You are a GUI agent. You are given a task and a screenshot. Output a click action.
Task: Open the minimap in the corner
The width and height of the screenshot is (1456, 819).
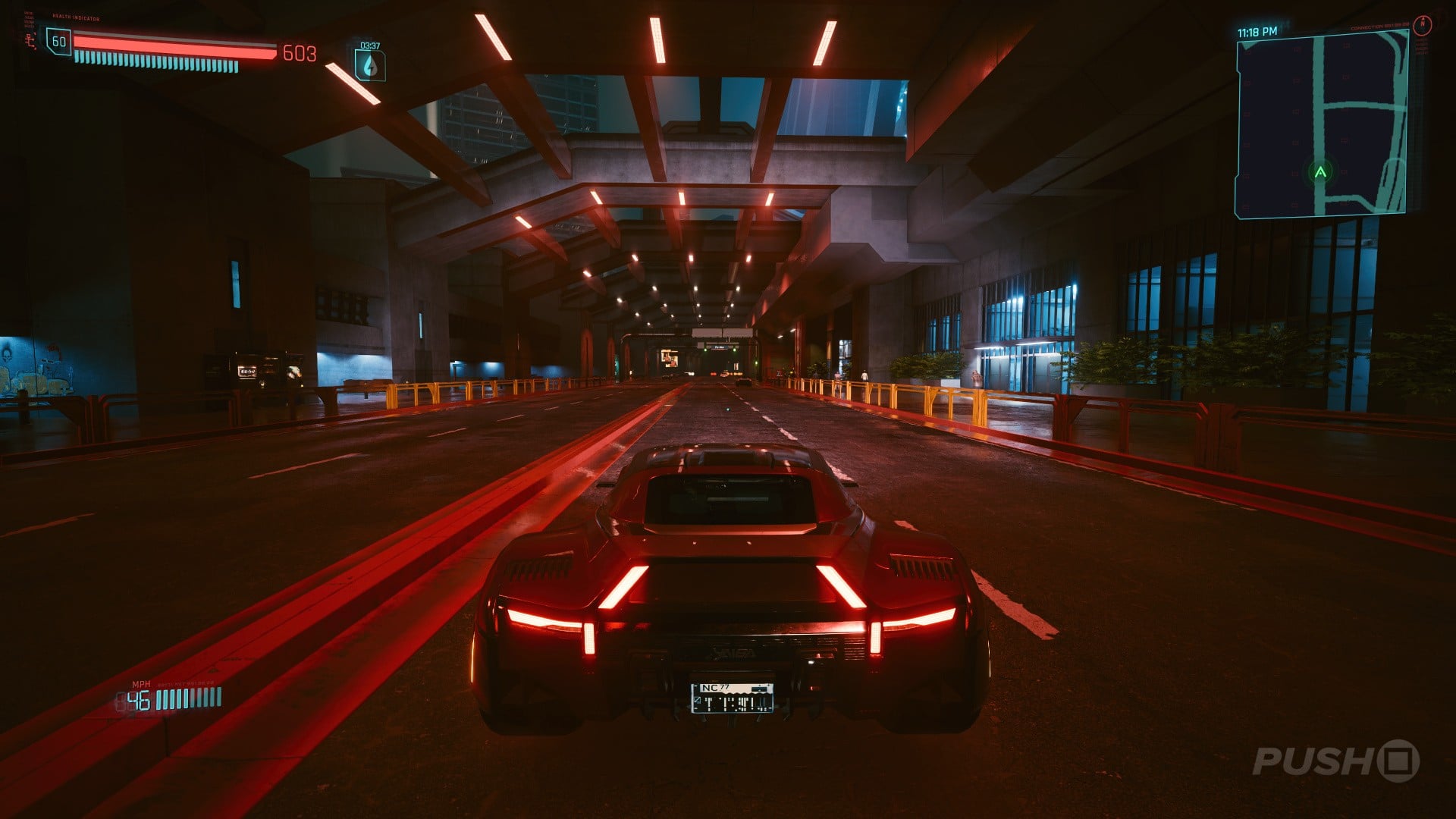coord(1323,125)
